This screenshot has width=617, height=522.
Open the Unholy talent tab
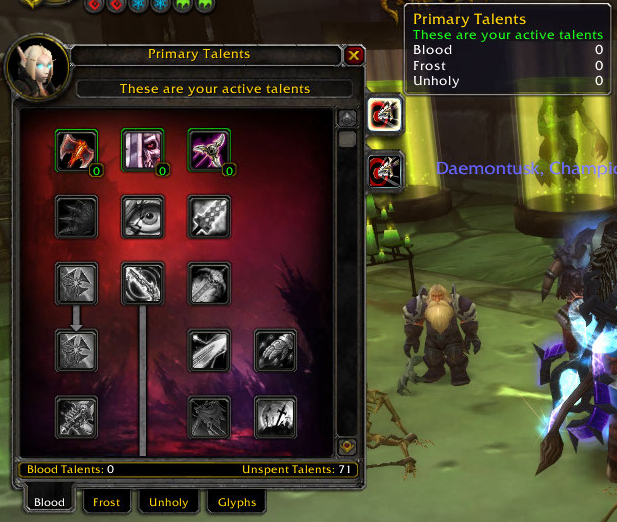pos(168,502)
